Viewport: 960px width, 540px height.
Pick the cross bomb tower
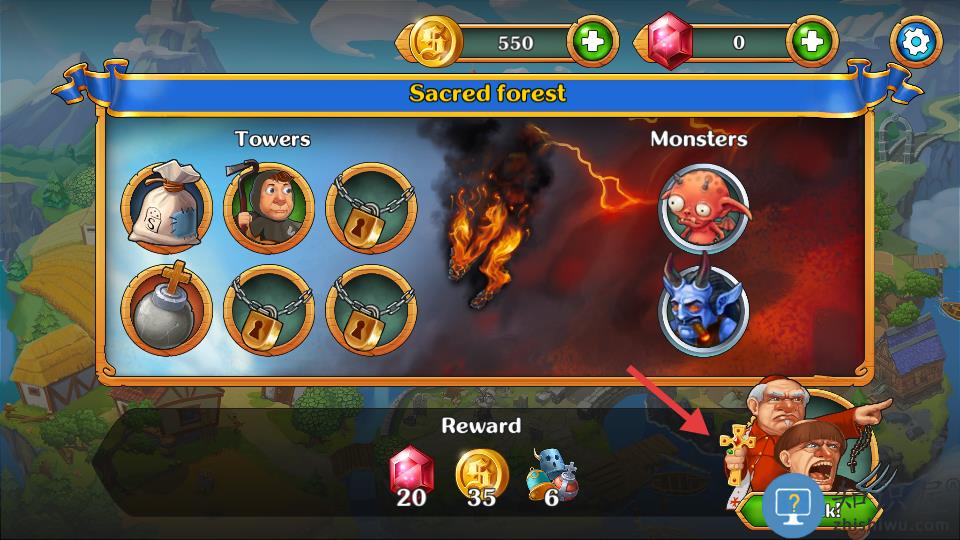pyautogui.click(x=167, y=311)
